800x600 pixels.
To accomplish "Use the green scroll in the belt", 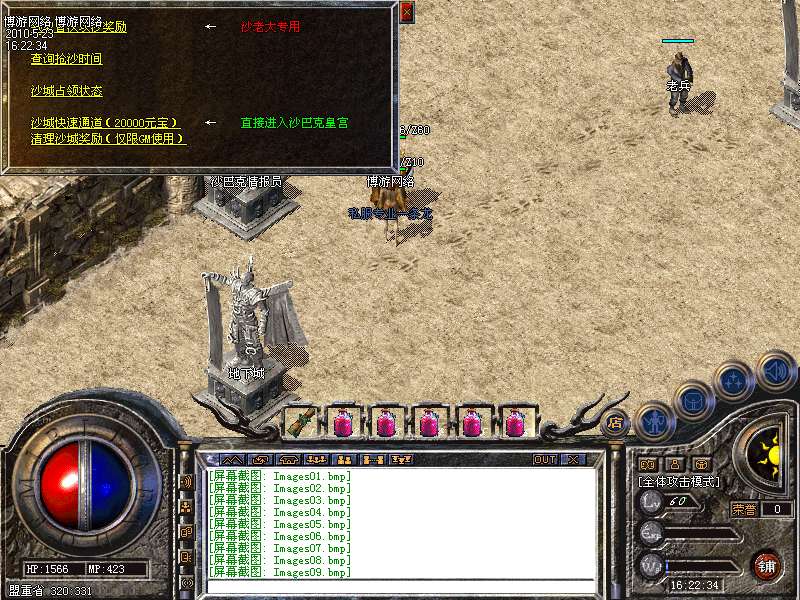I will click(x=300, y=423).
